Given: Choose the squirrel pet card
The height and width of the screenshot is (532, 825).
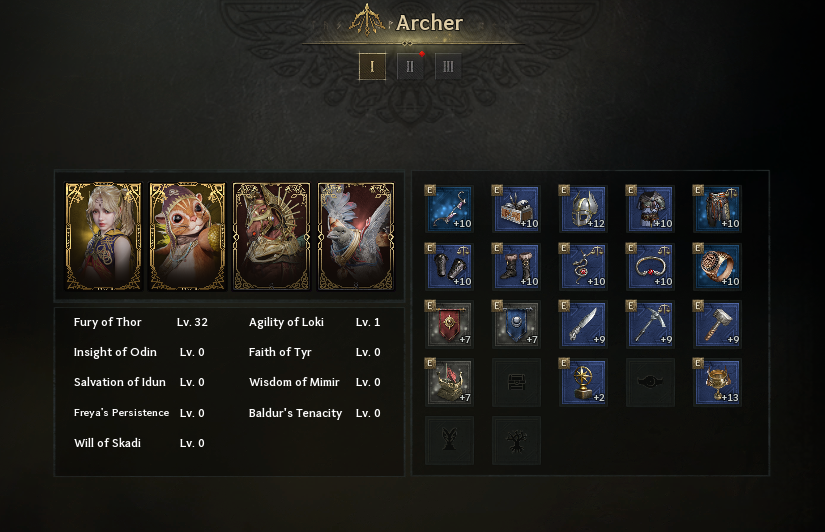Looking at the screenshot, I should 188,237.
